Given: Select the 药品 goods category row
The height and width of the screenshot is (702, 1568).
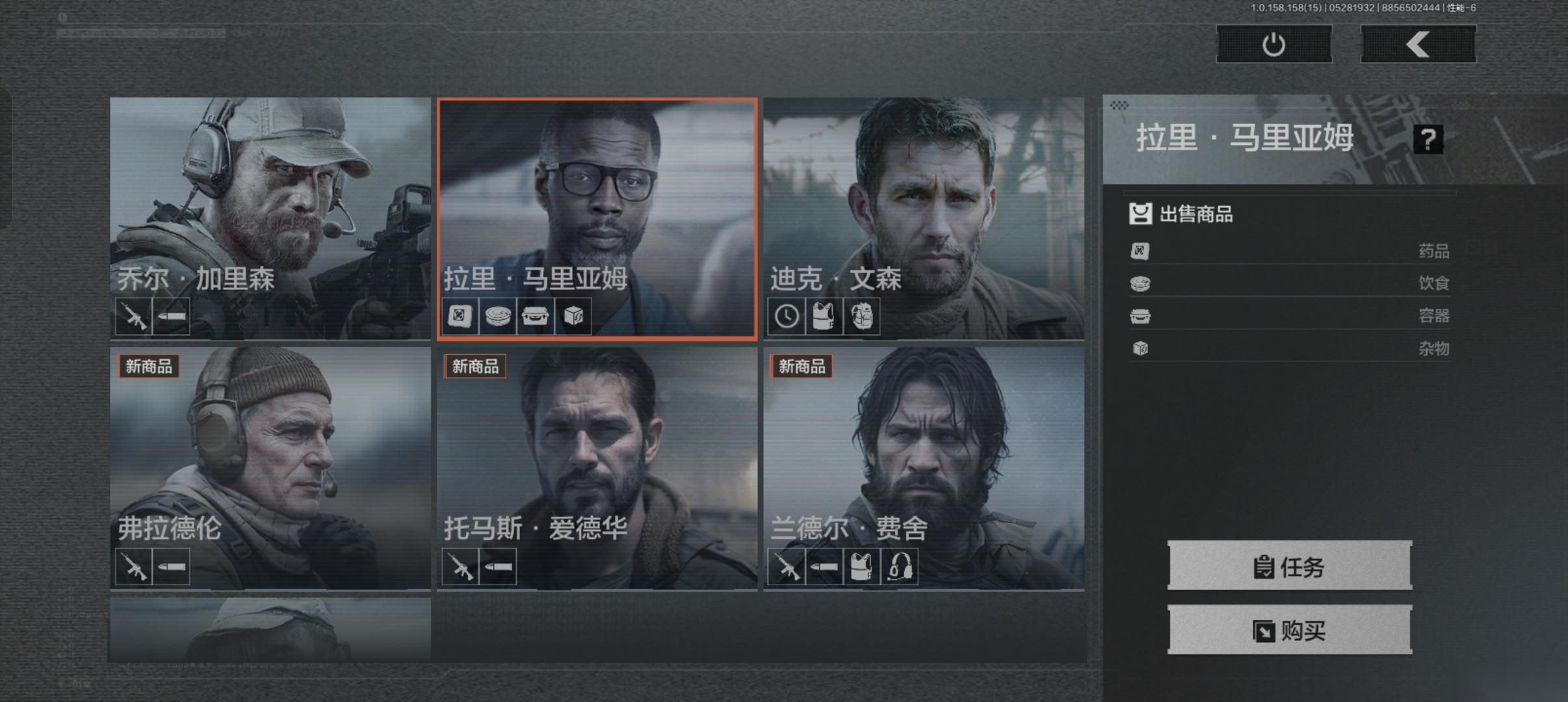Looking at the screenshot, I should pos(1289,251).
